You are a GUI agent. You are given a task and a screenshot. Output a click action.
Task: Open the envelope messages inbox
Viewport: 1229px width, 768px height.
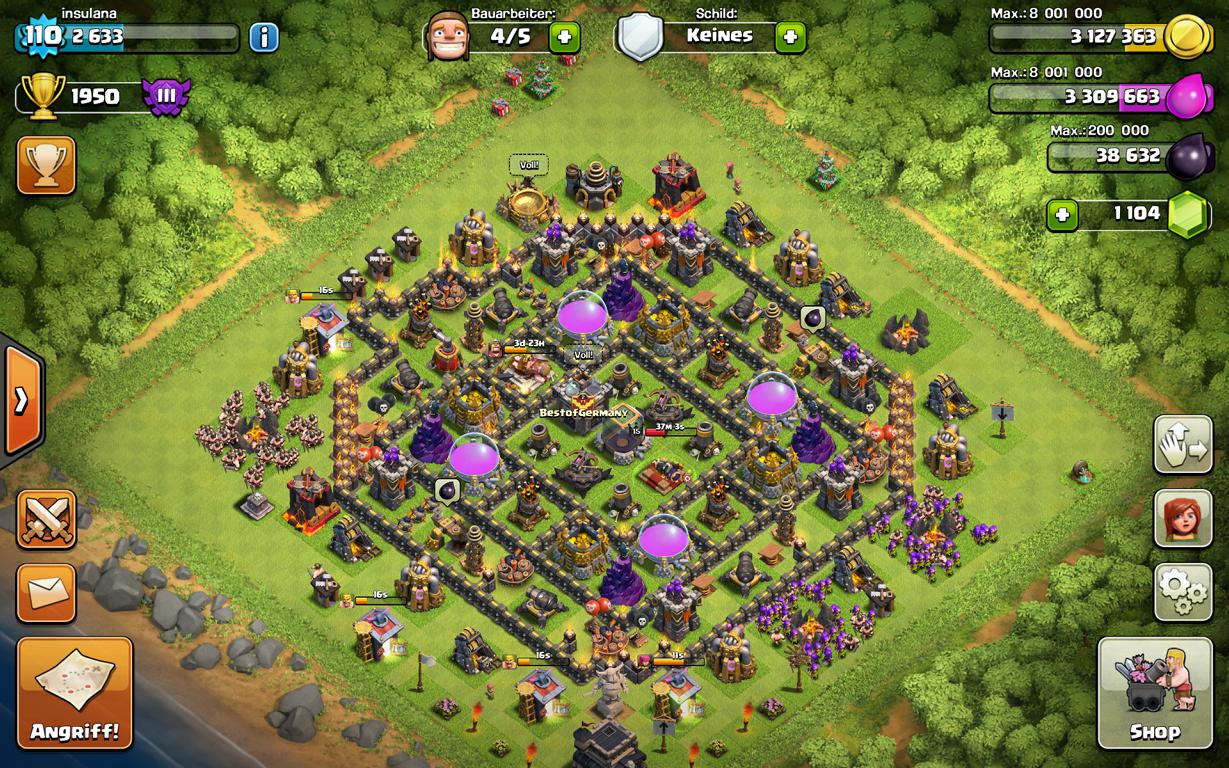click(x=46, y=593)
